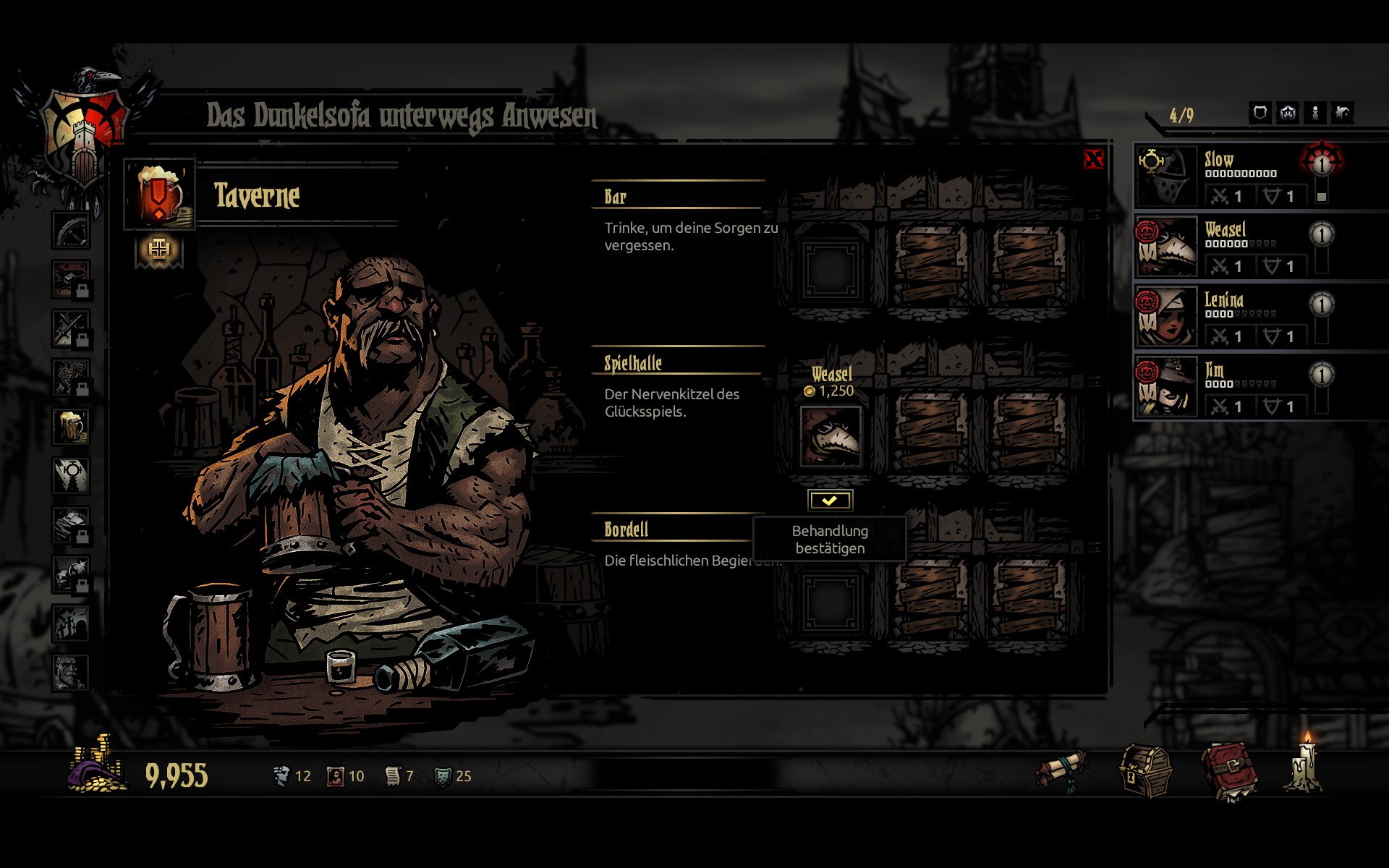Open the treasure chest inventory icon

[1145, 773]
